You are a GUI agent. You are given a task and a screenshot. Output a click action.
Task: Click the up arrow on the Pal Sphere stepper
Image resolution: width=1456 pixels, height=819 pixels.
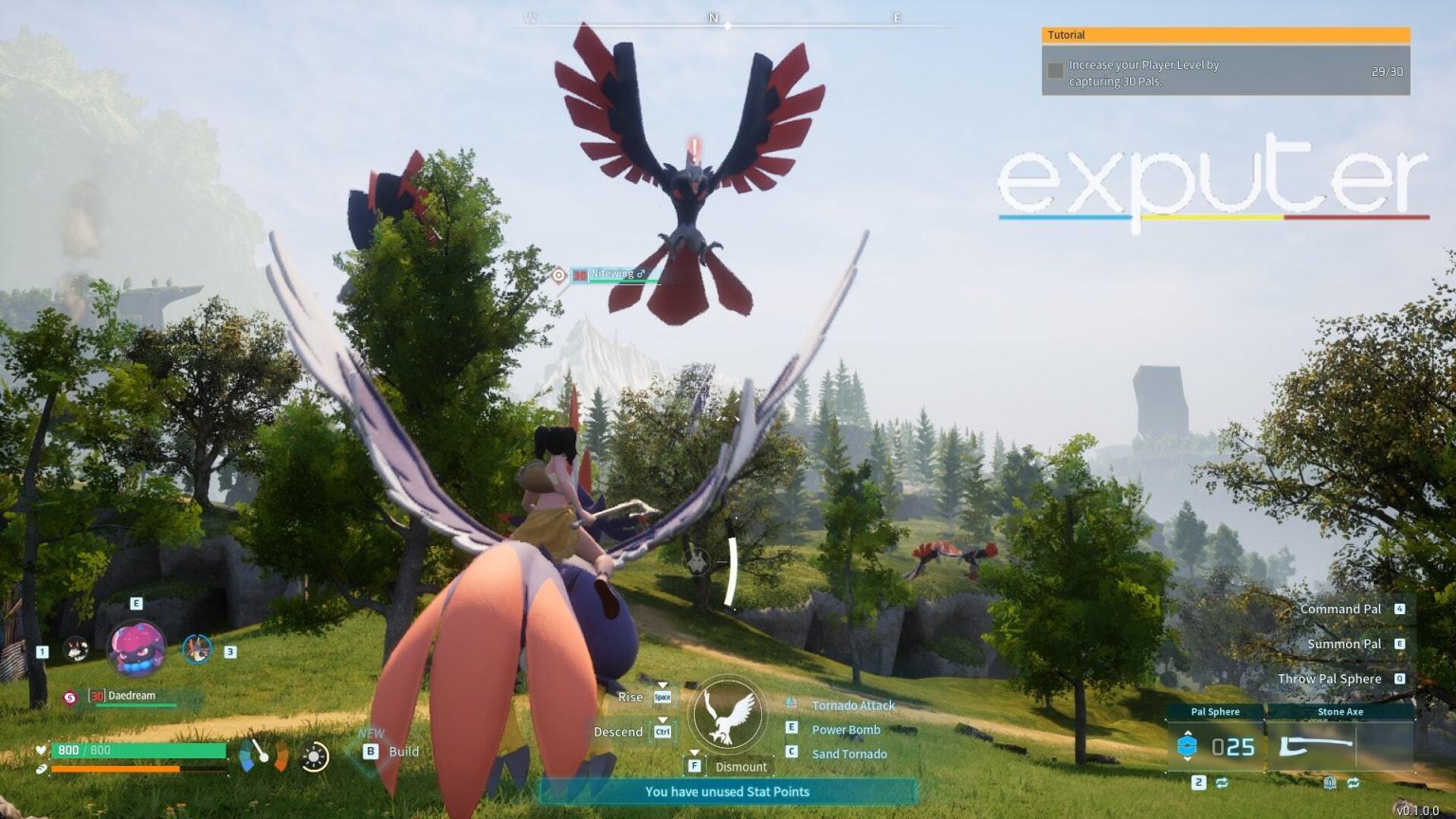click(1188, 733)
